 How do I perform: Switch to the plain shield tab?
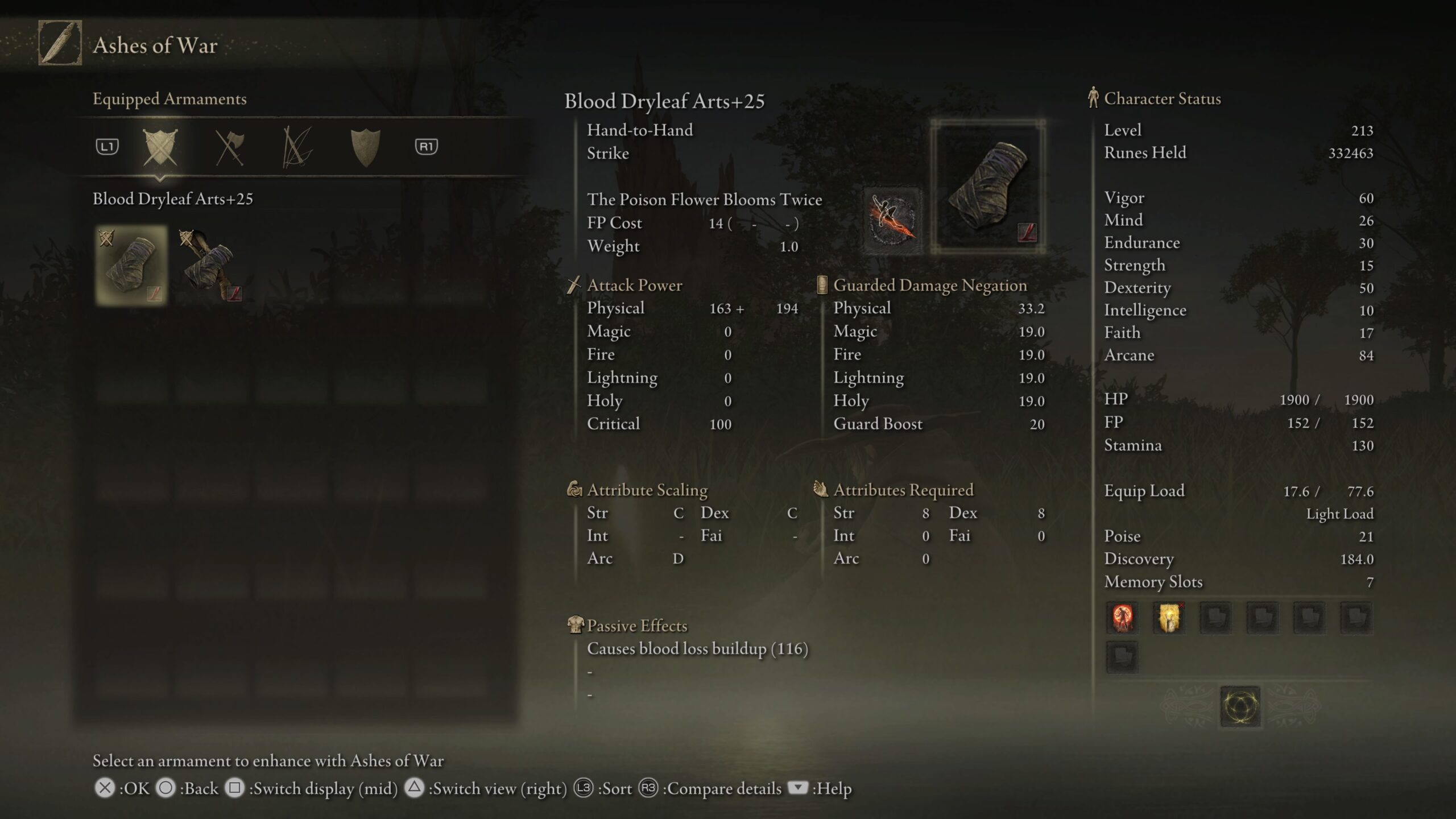tap(365, 147)
